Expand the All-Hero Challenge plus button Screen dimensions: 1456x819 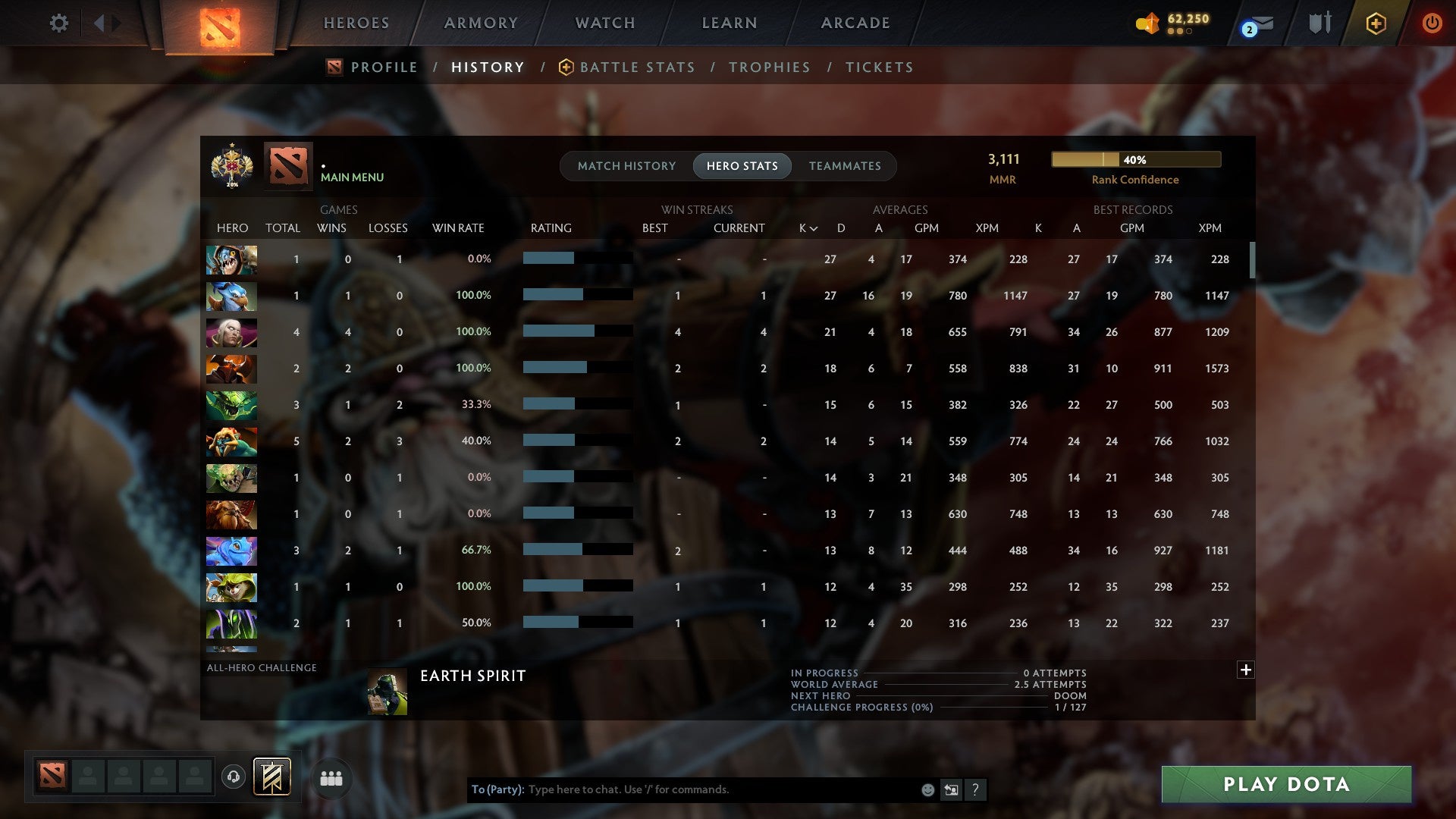1246,670
